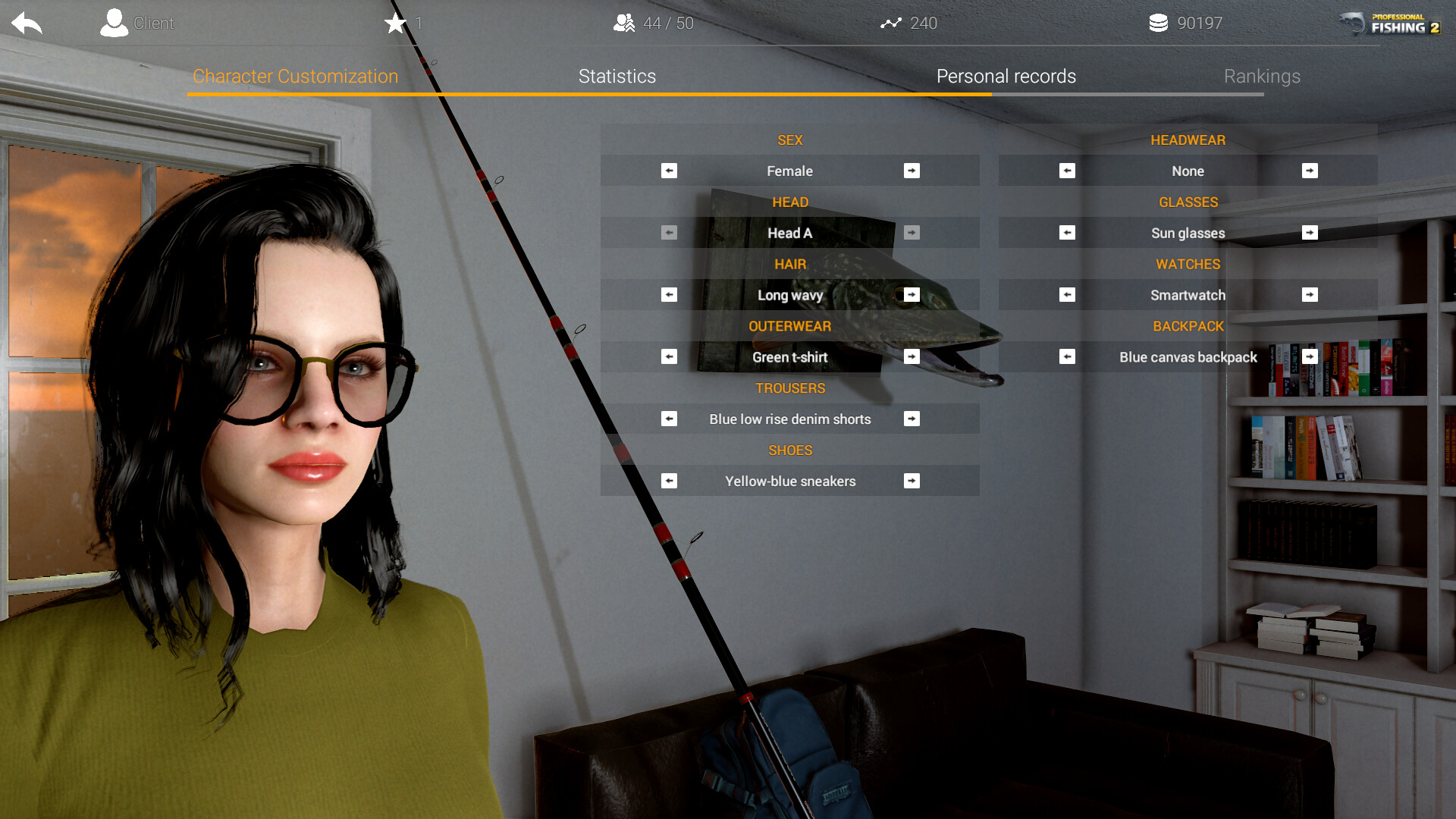This screenshot has height=819, width=1456.
Task: Switch to the previous hair style
Action: pyautogui.click(x=669, y=295)
